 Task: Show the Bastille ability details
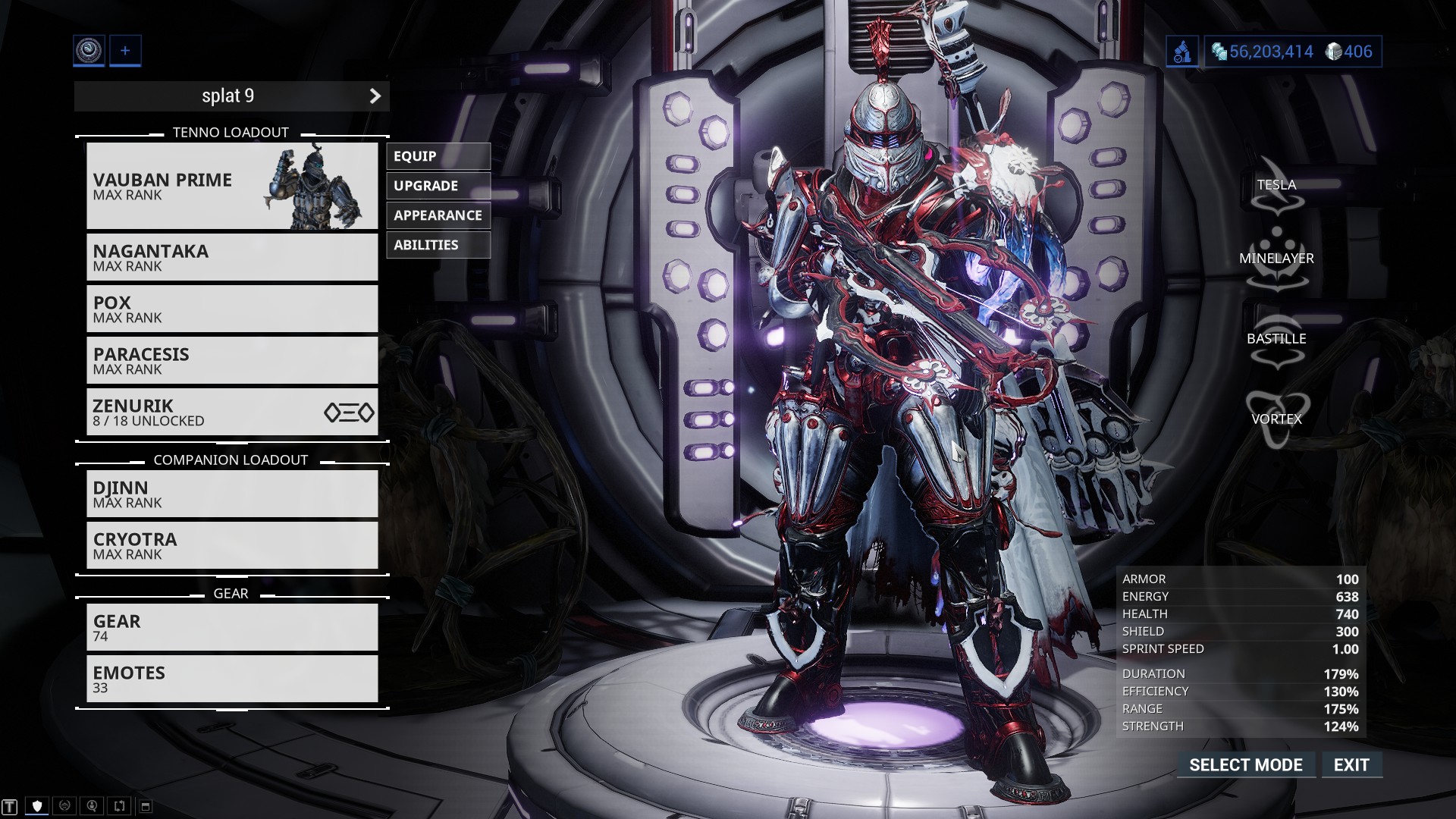tap(1276, 339)
